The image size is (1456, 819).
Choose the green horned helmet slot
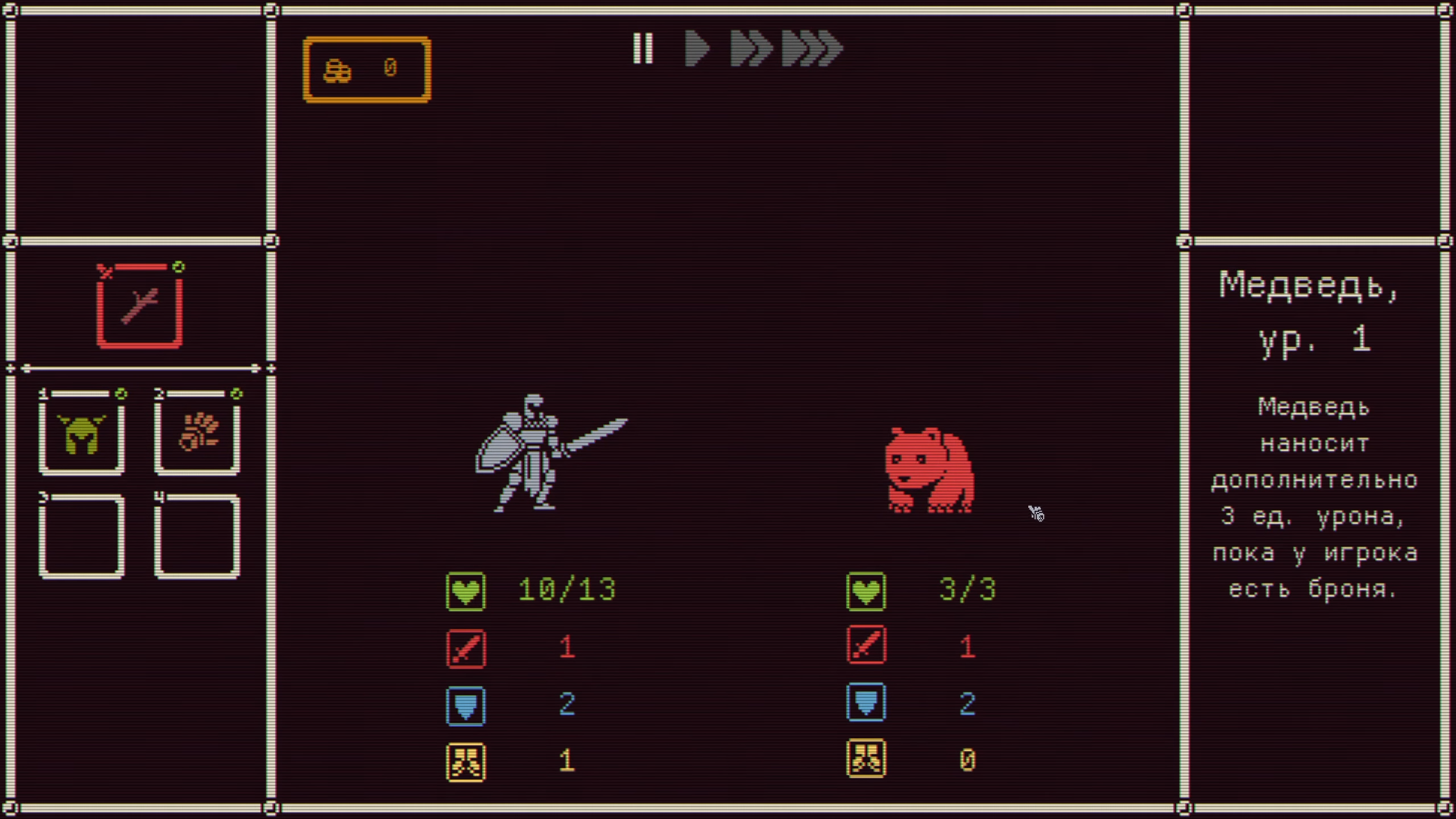coord(81,434)
